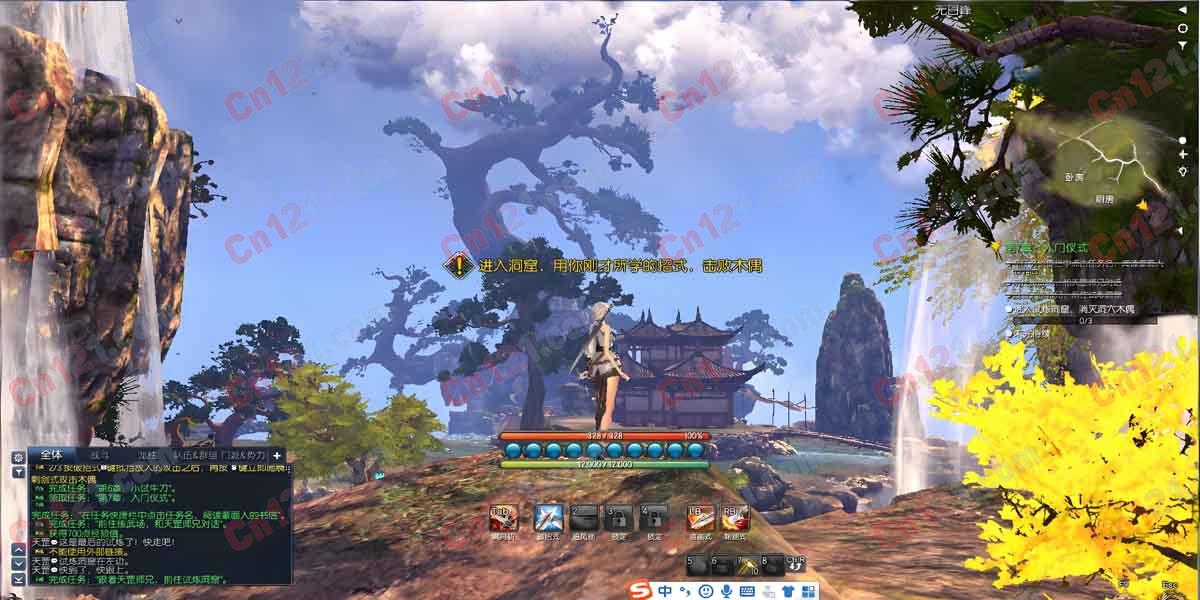Viewport: 1200px width, 600px height.
Task: Activate the Tab red slash skill
Action: (503, 517)
